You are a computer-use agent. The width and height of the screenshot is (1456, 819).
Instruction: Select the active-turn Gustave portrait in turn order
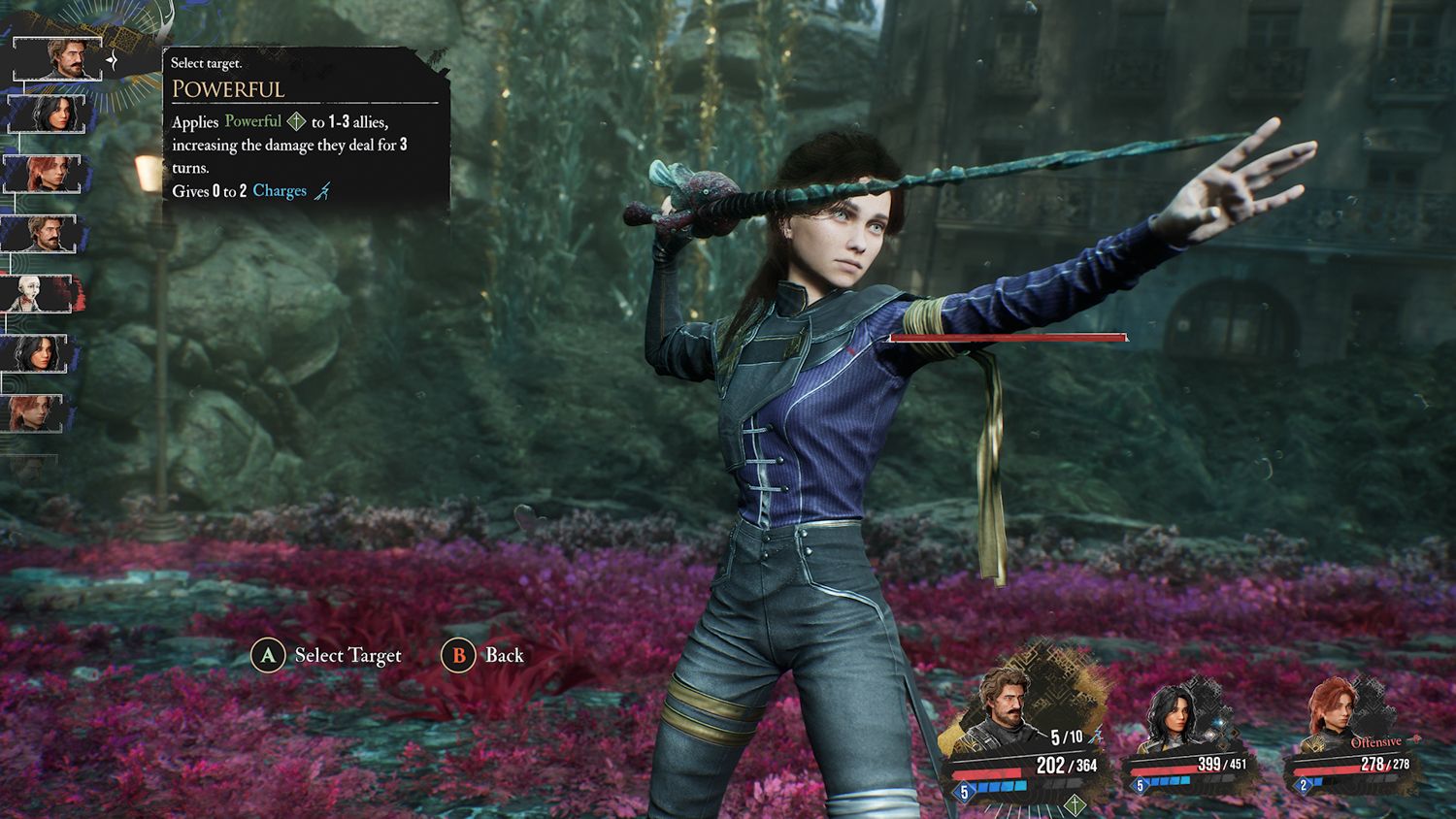point(58,58)
